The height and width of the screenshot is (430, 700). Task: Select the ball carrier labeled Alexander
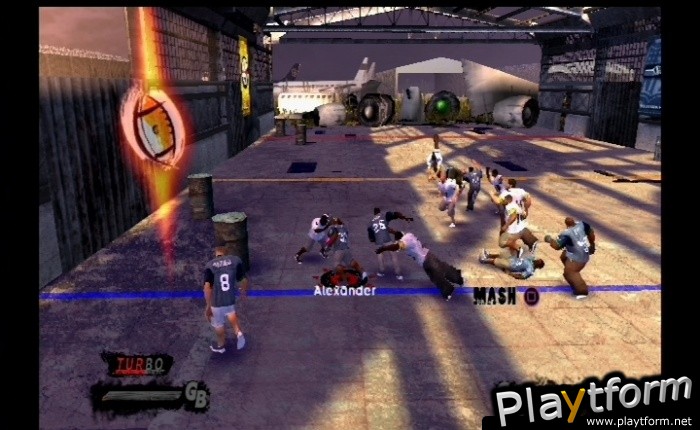pos(343,275)
